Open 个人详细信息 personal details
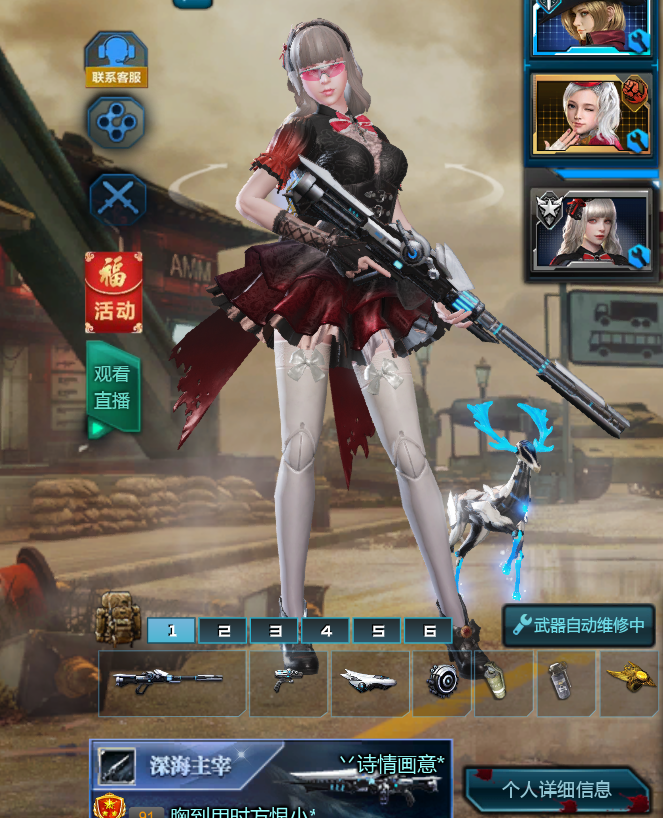663x818 pixels. [x=557, y=790]
